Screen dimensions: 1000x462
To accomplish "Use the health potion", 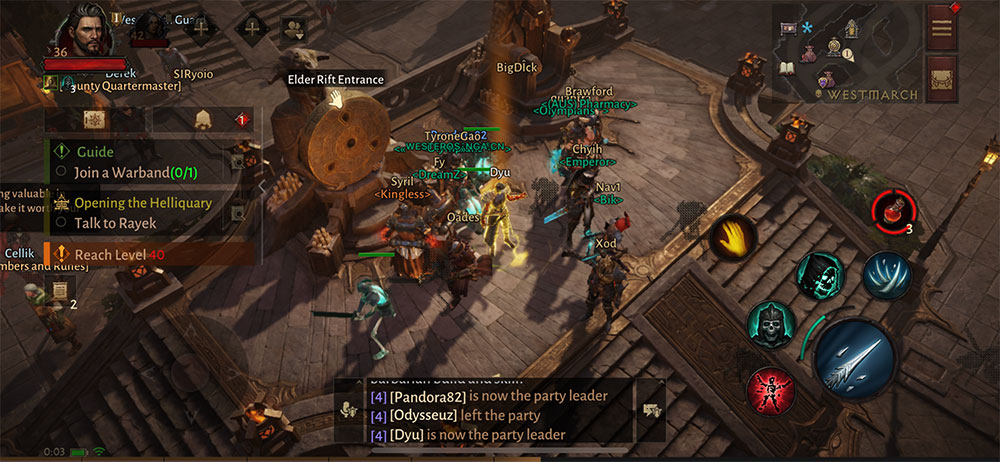I will [x=891, y=209].
